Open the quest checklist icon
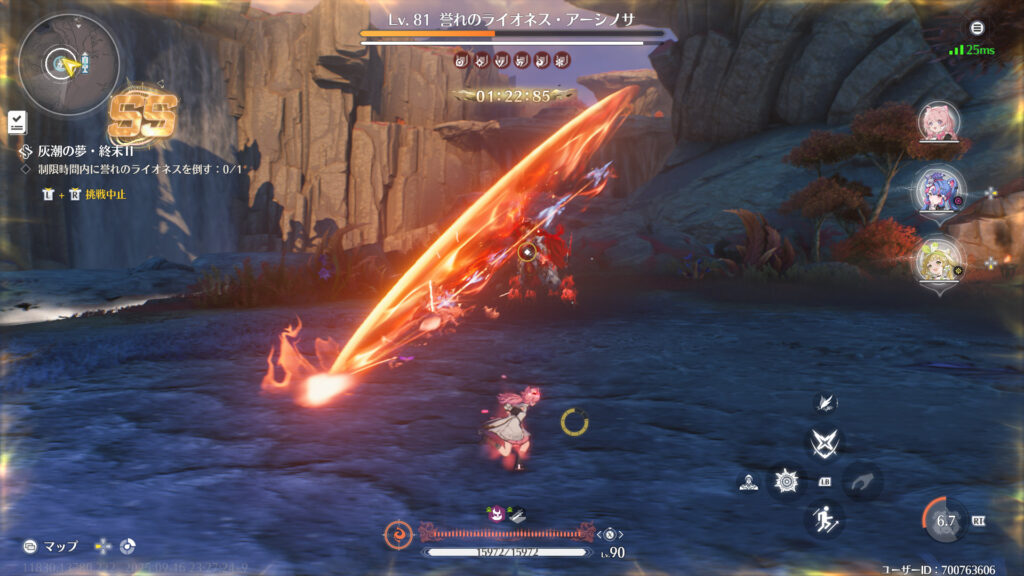1024x576 pixels. pyautogui.click(x=18, y=122)
